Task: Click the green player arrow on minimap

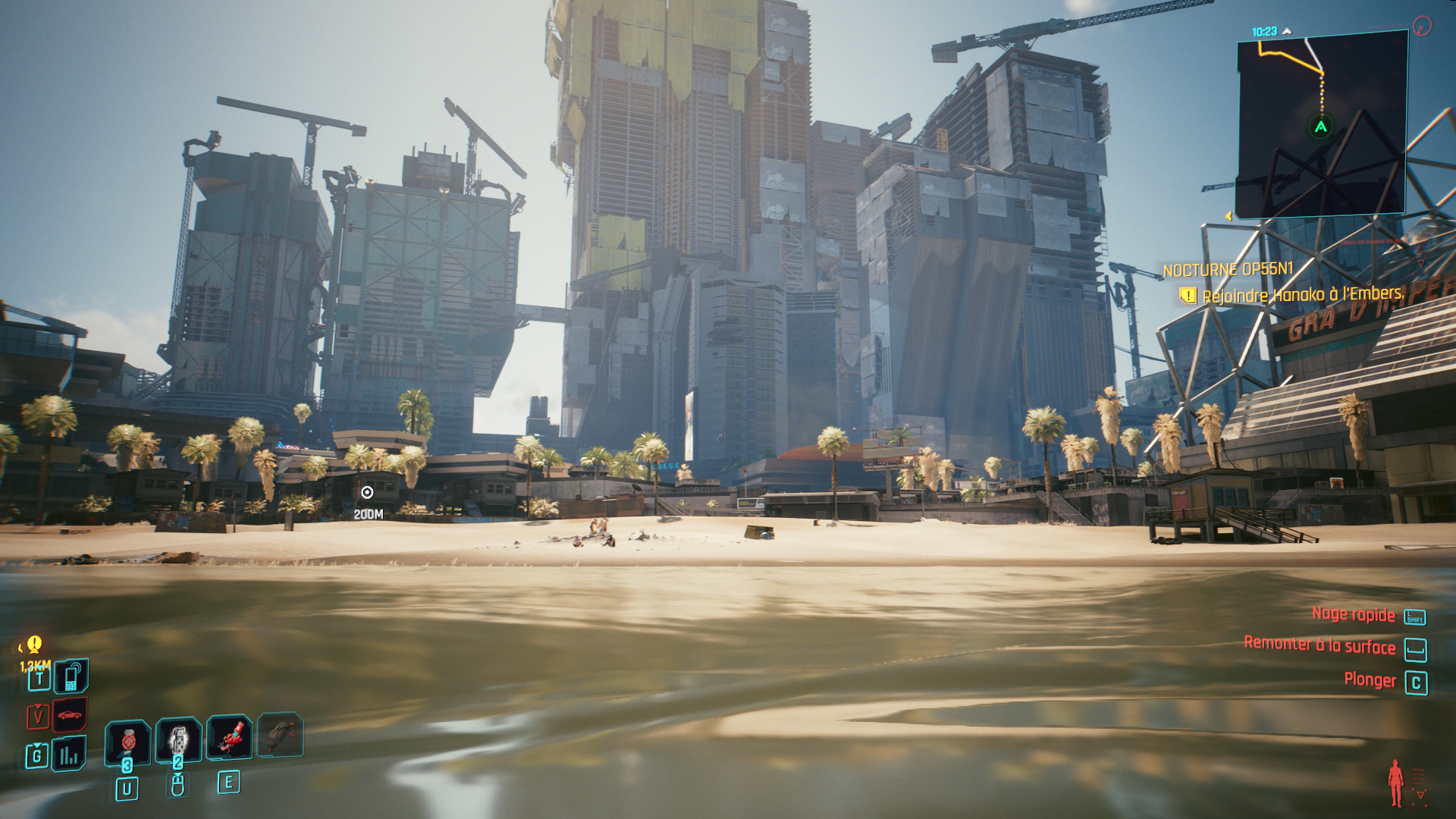Action: (x=1321, y=127)
